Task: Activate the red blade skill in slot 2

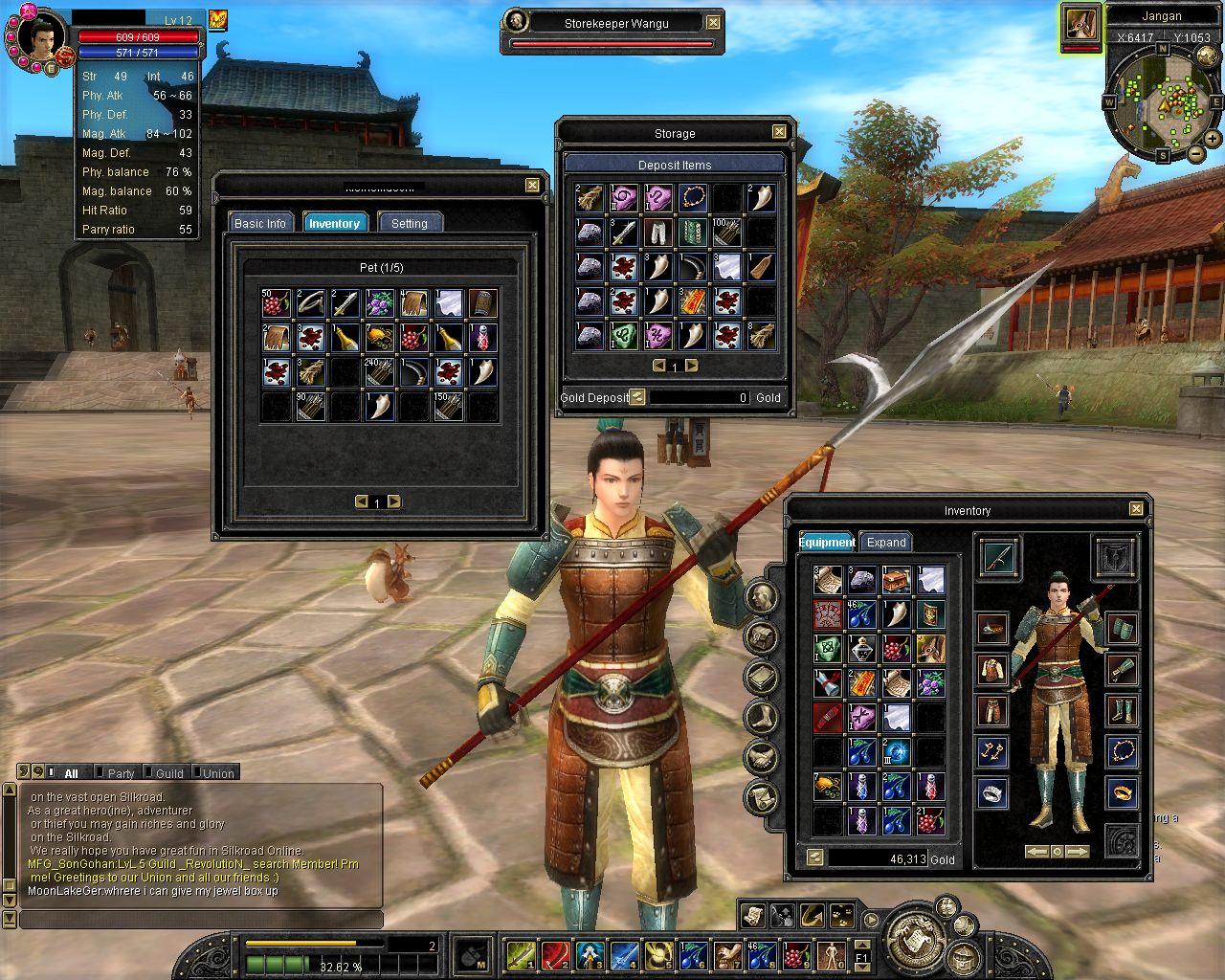Action: pos(554,954)
